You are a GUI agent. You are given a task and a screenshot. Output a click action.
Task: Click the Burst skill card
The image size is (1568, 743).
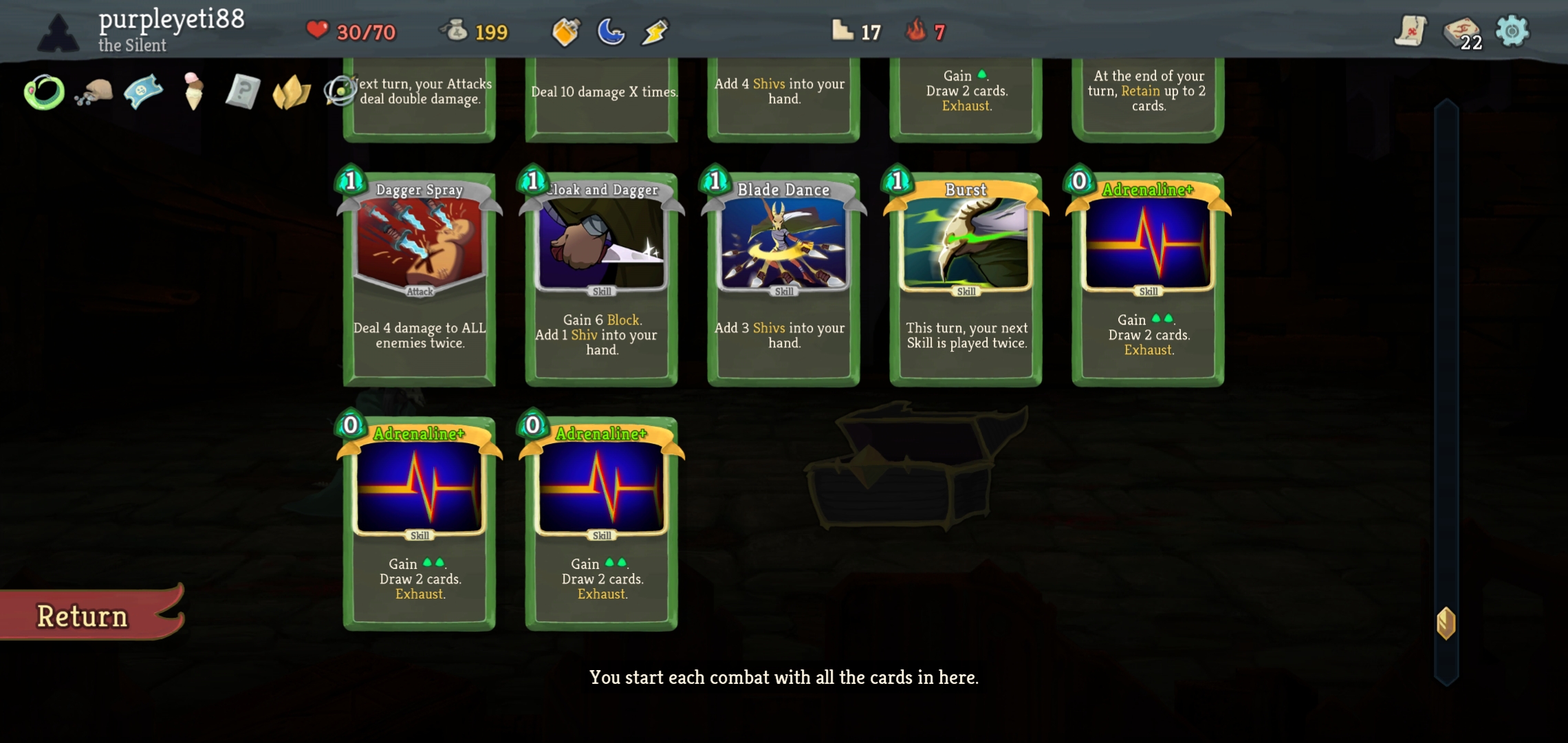(965, 275)
